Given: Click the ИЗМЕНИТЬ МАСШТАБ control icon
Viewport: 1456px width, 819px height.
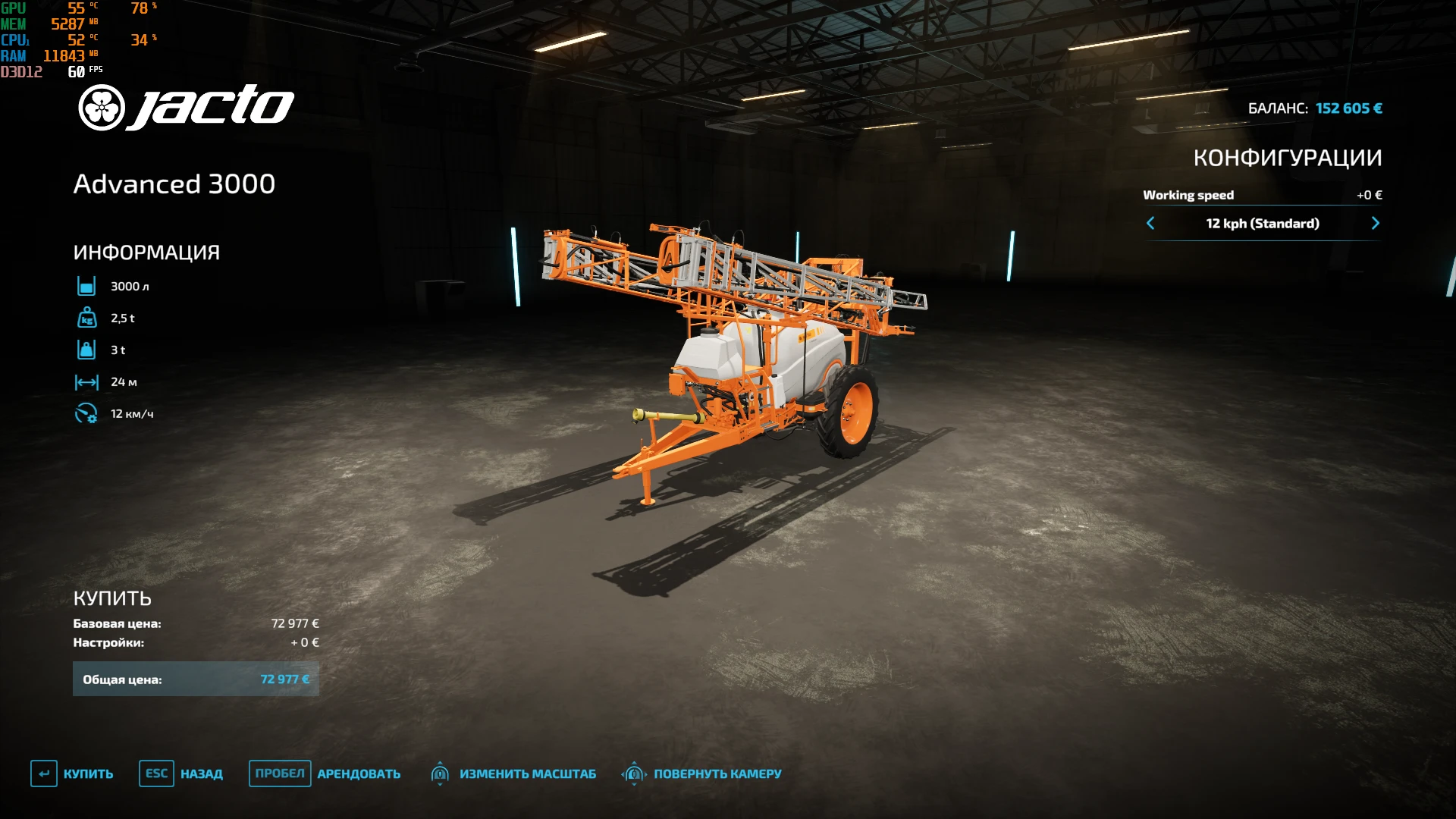Looking at the screenshot, I should coord(441,773).
